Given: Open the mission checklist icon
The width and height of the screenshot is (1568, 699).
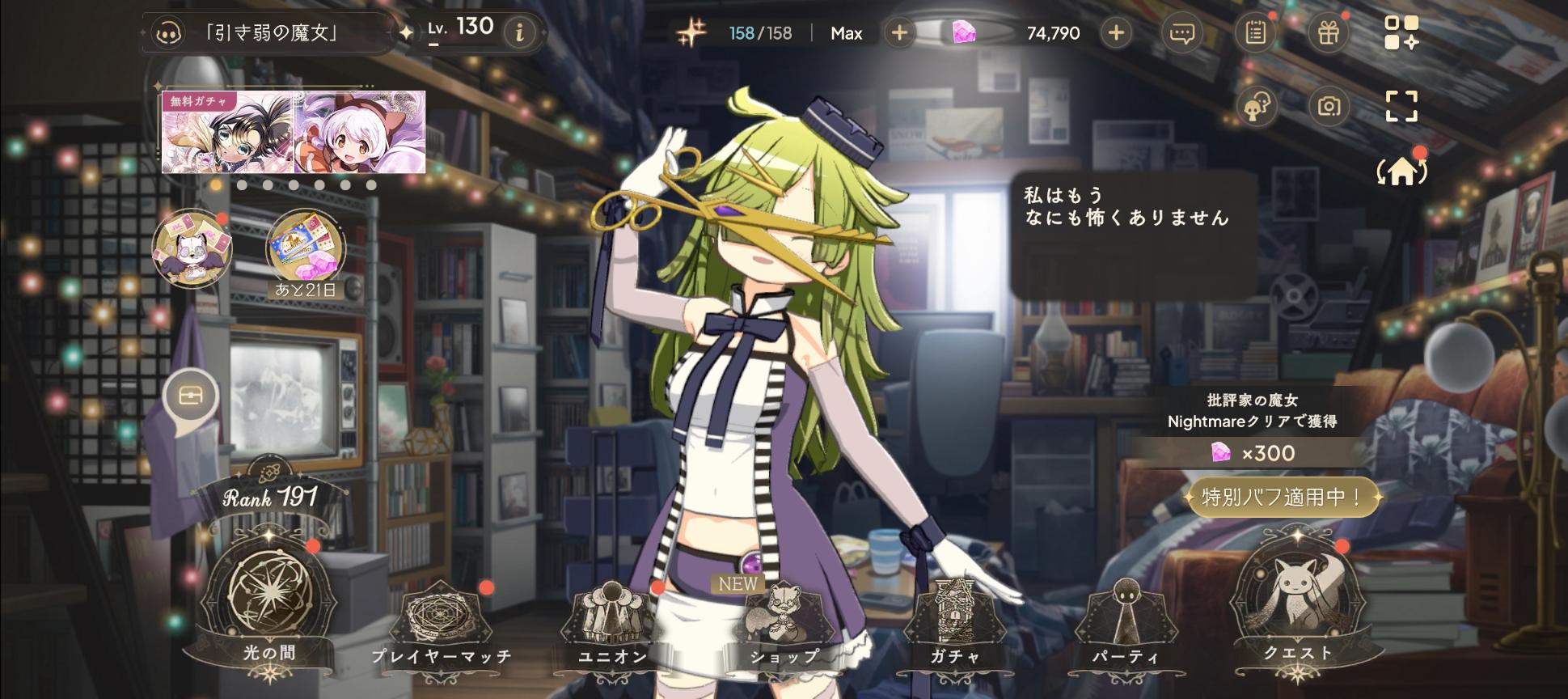Looking at the screenshot, I should pyautogui.click(x=1255, y=33).
